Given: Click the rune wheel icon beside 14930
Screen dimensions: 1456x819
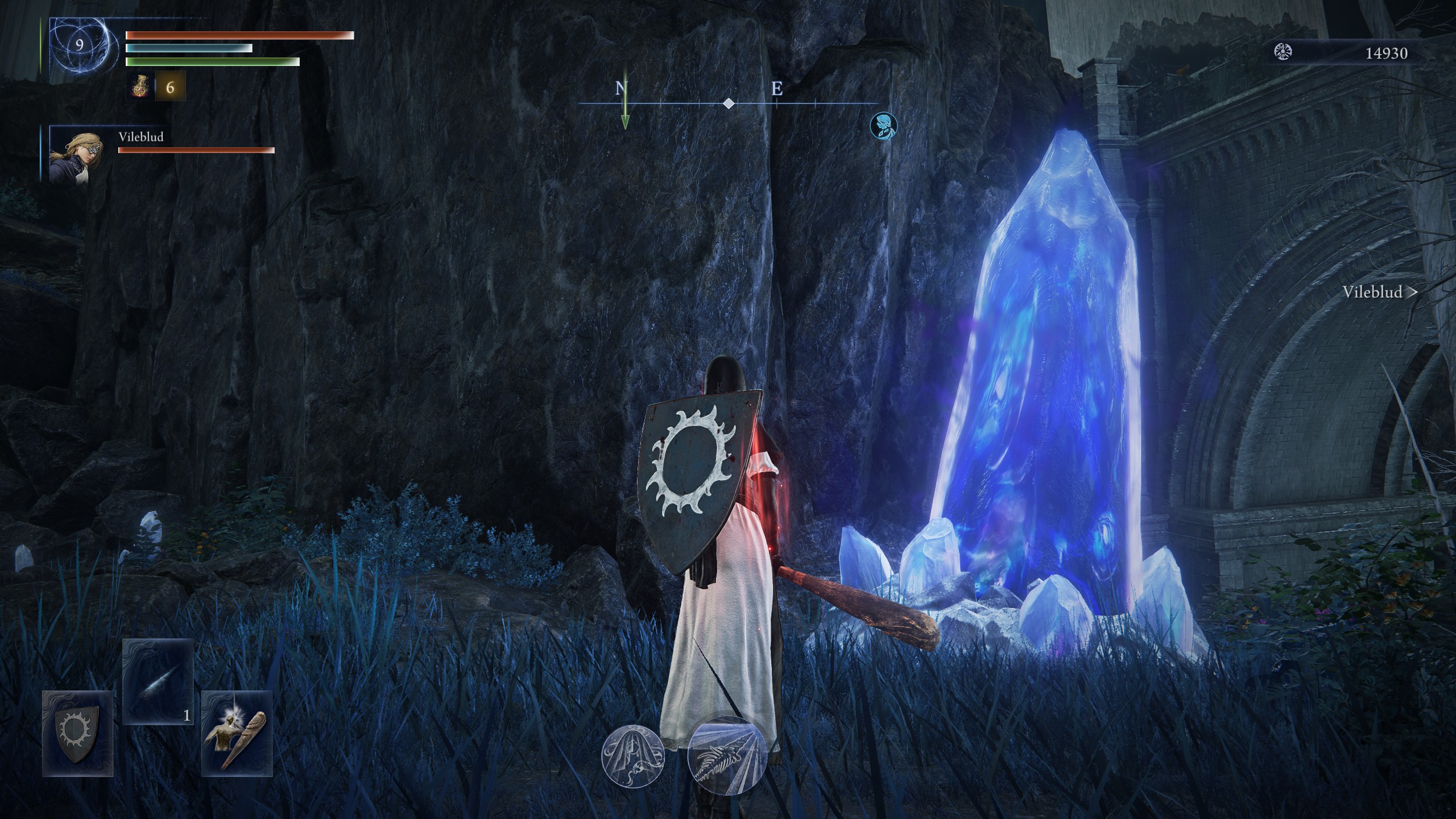Looking at the screenshot, I should (x=1284, y=51).
